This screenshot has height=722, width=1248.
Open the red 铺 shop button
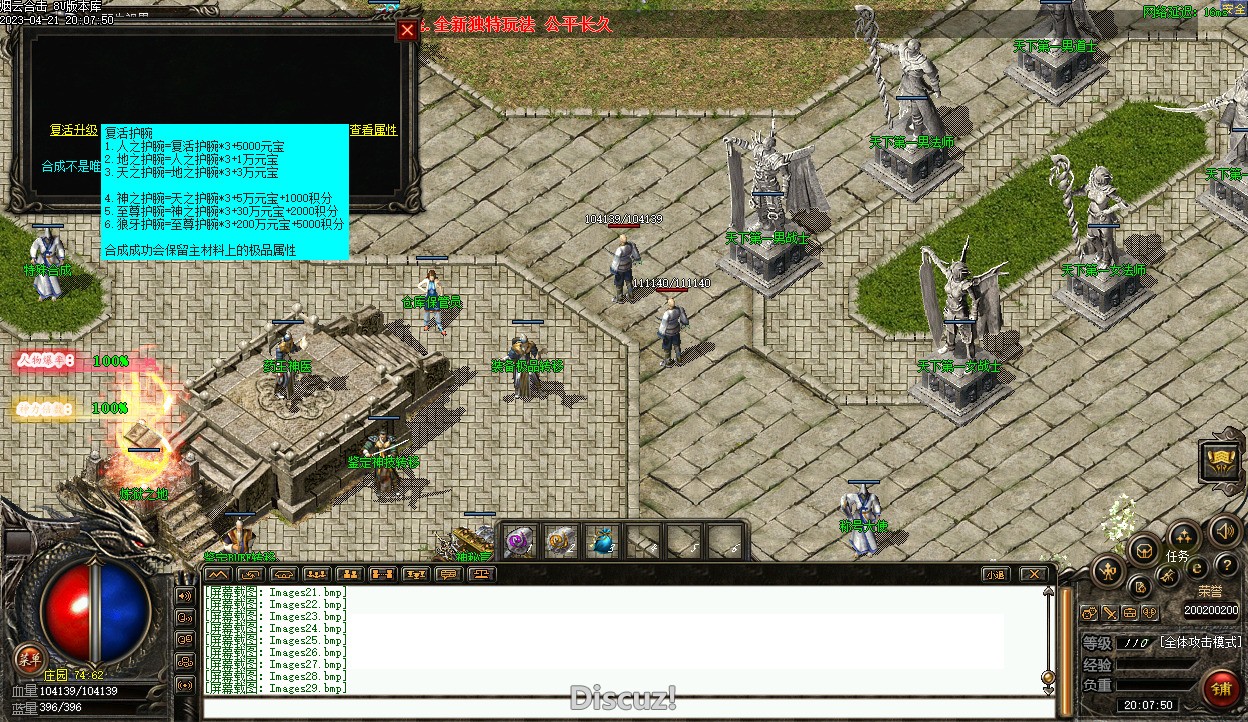1221,689
